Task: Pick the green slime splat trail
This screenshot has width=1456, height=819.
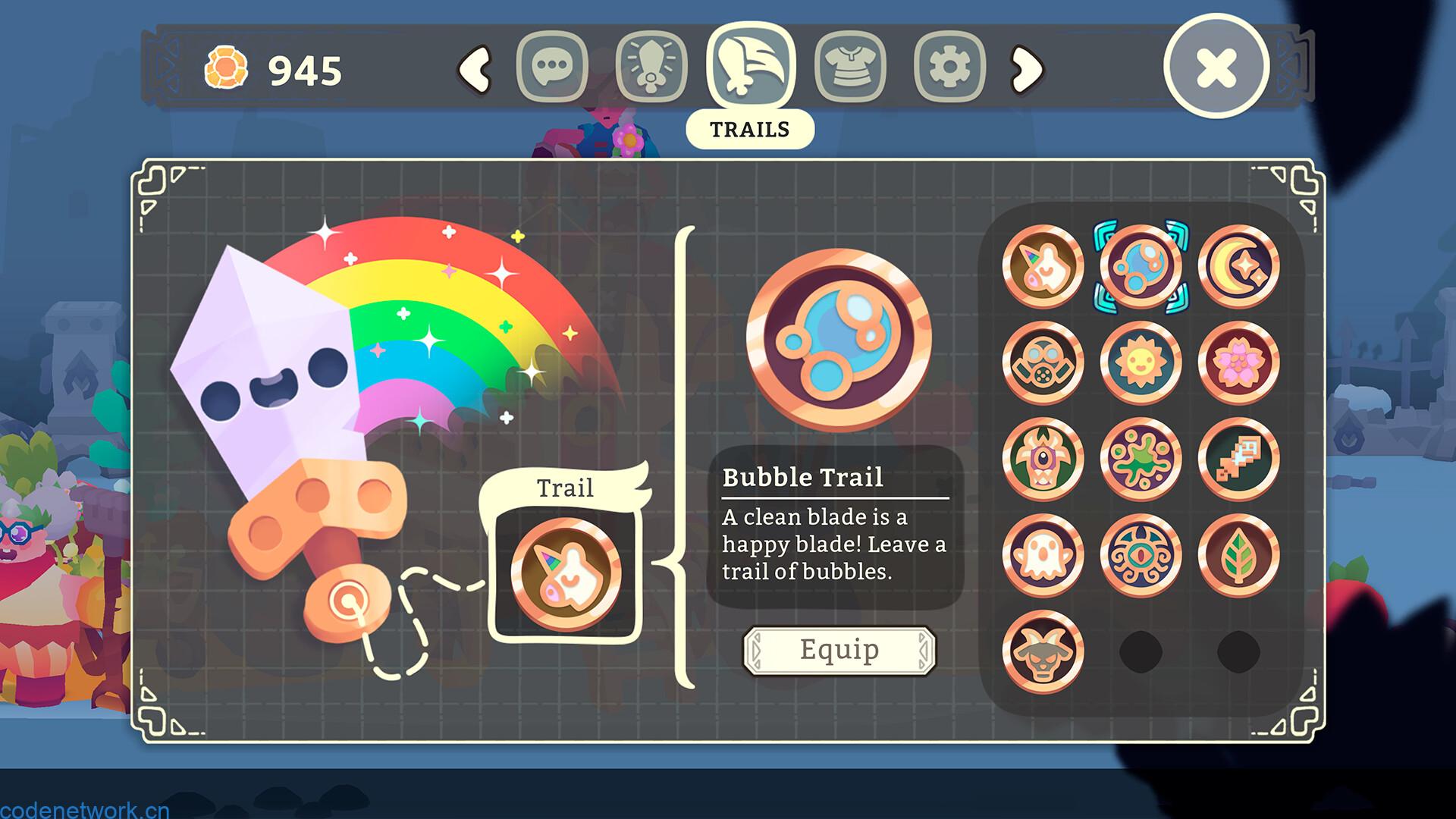Action: pos(1141,459)
